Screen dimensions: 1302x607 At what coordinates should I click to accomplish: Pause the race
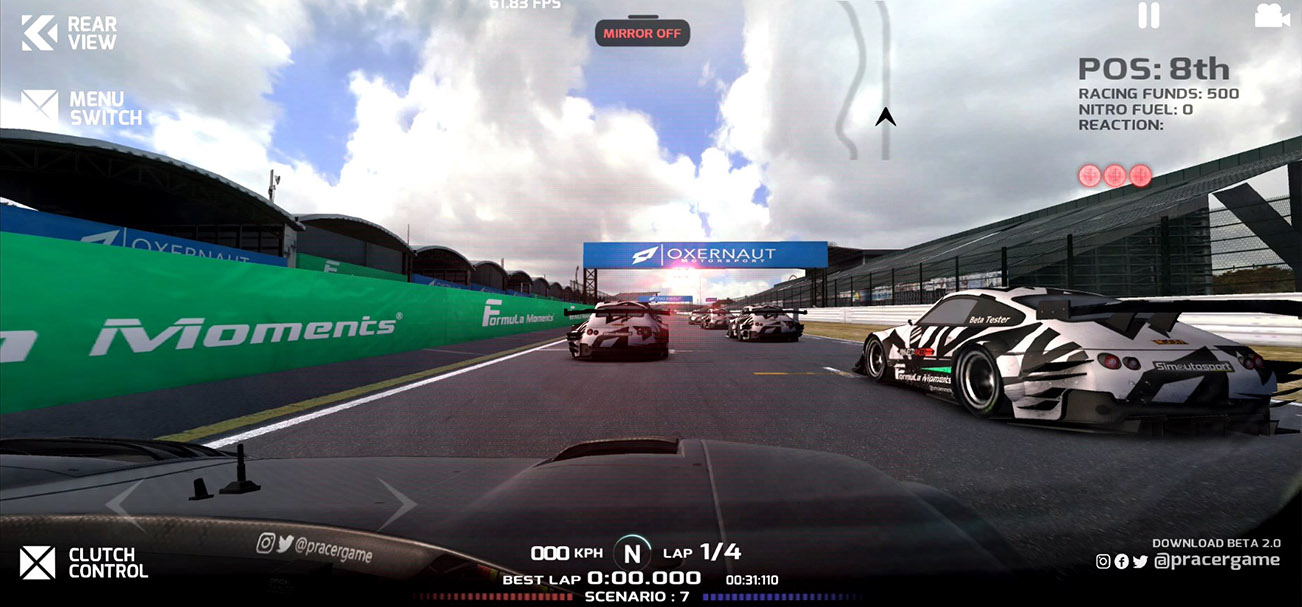(x=1149, y=15)
